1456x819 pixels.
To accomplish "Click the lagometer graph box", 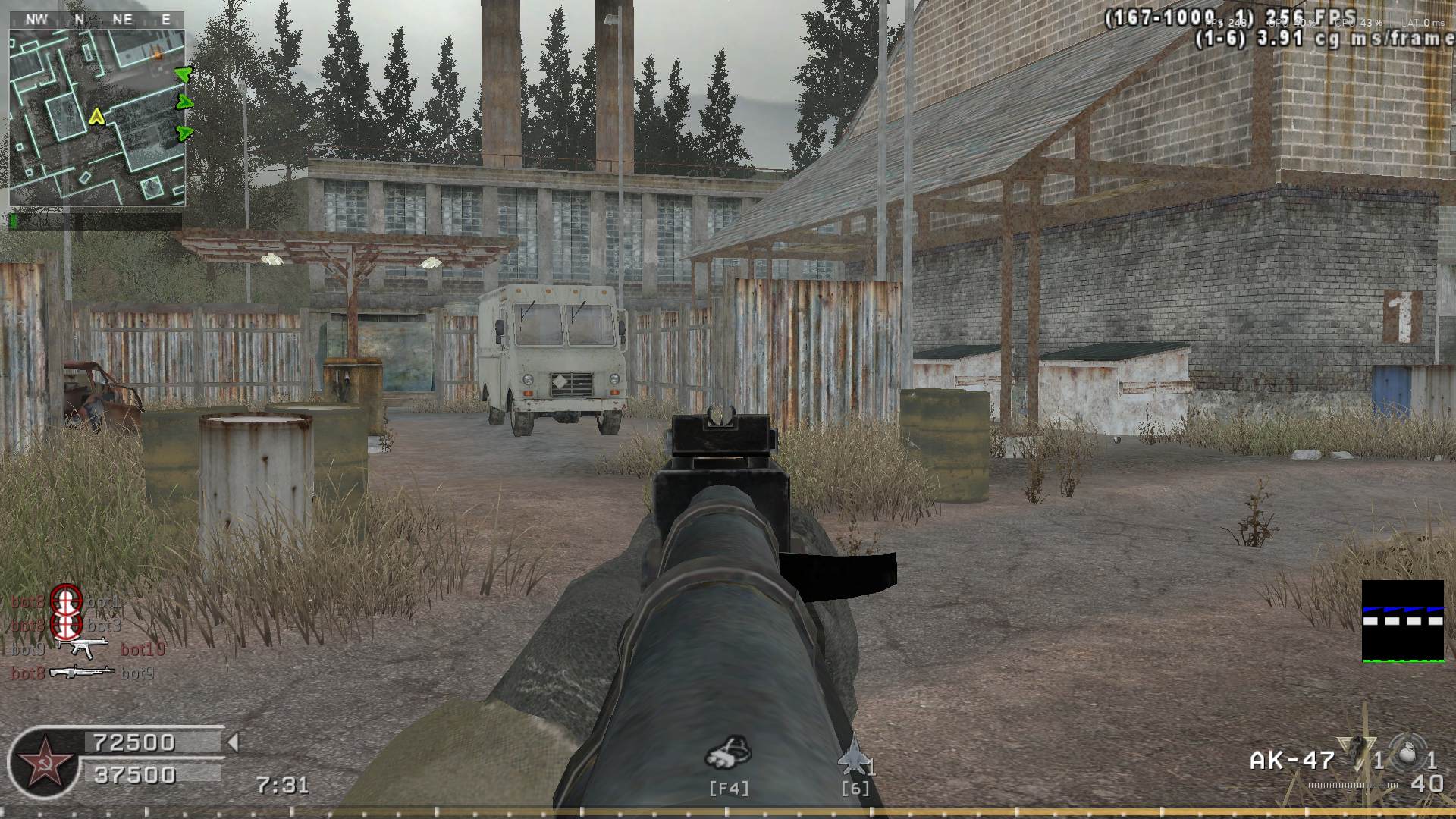I will click(x=1402, y=620).
